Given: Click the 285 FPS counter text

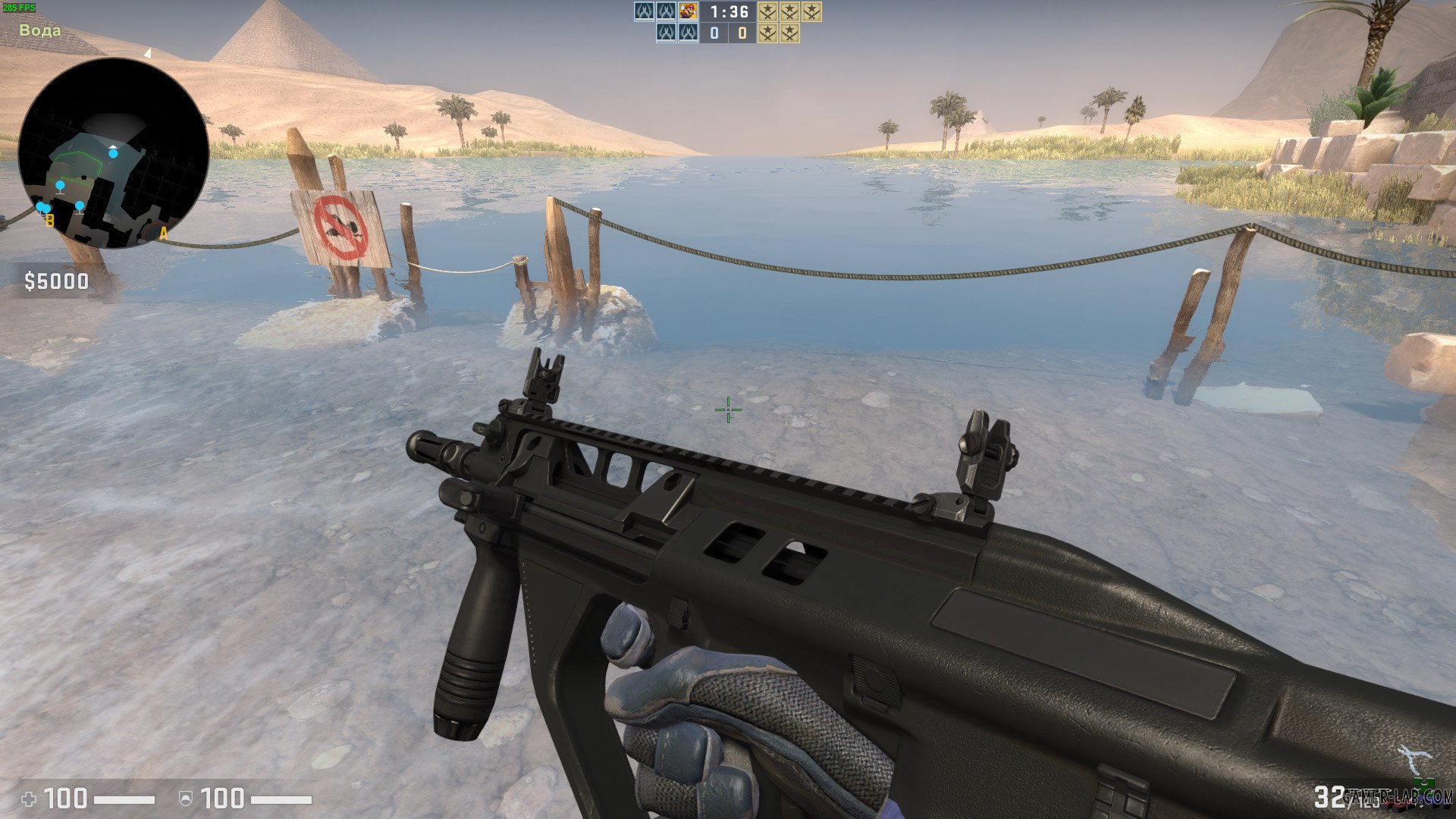Looking at the screenshot, I should [x=19, y=6].
